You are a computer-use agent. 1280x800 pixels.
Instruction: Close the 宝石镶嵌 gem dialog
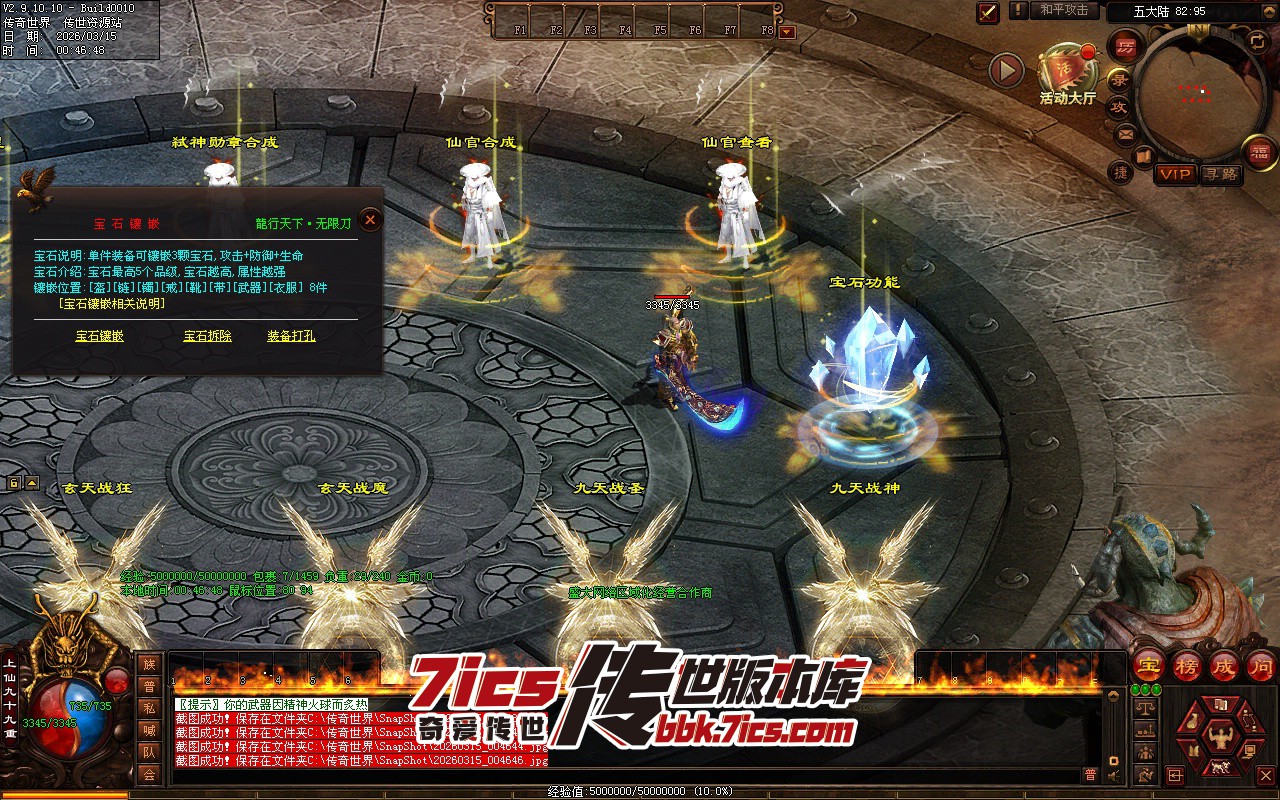[371, 219]
